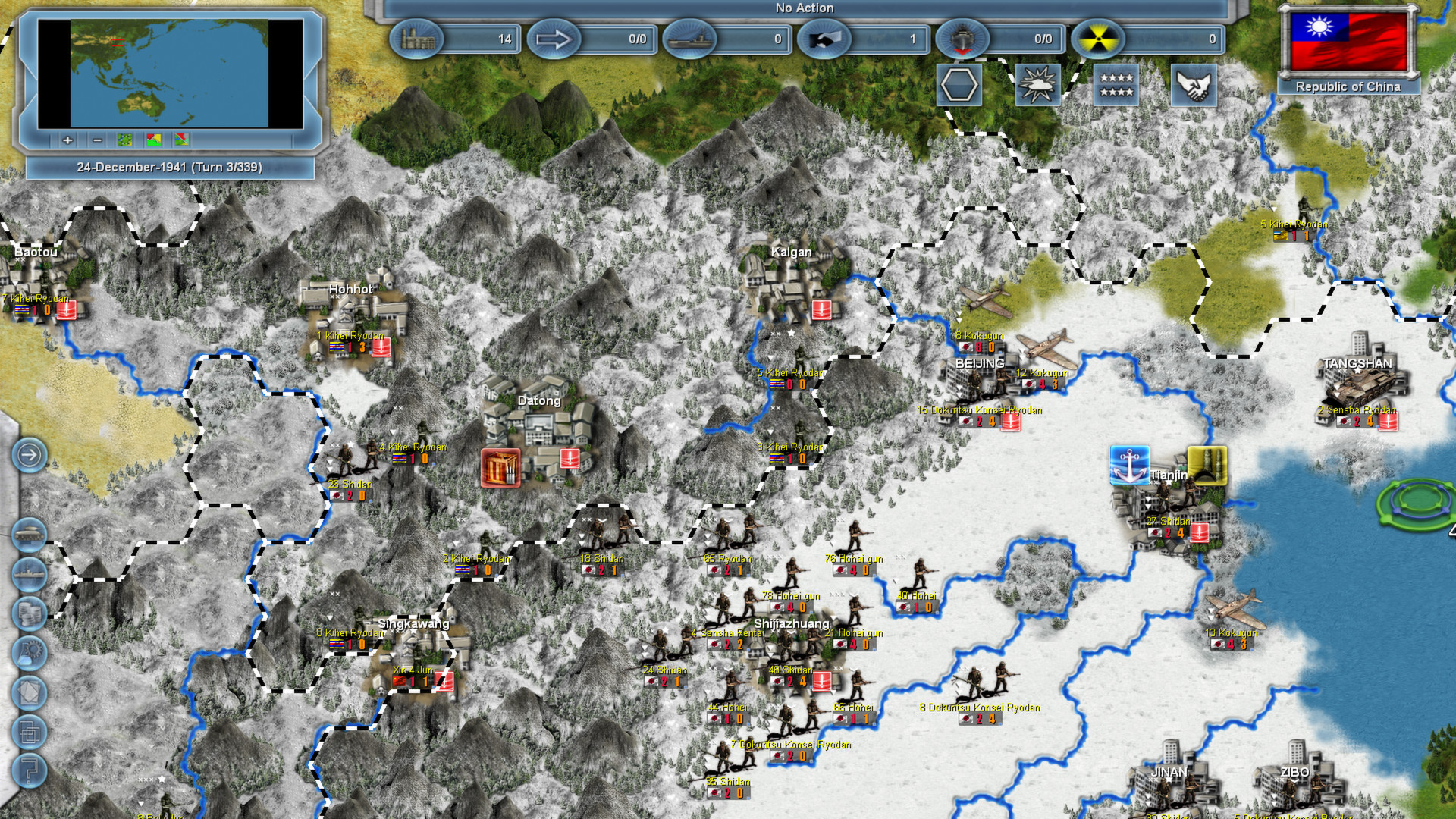
Task: Click the 24-December-1941 turn counter bar
Action: tap(171, 168)
